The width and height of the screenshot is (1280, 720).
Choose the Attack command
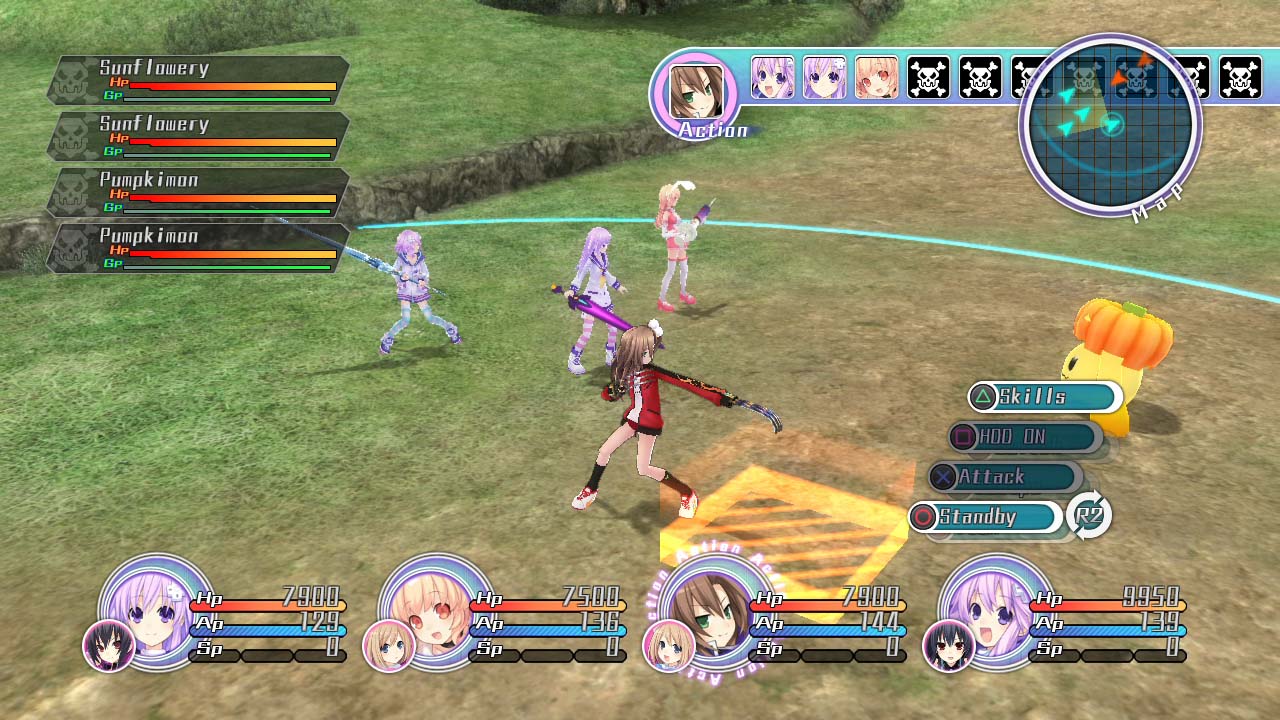tap(1003, 477)
